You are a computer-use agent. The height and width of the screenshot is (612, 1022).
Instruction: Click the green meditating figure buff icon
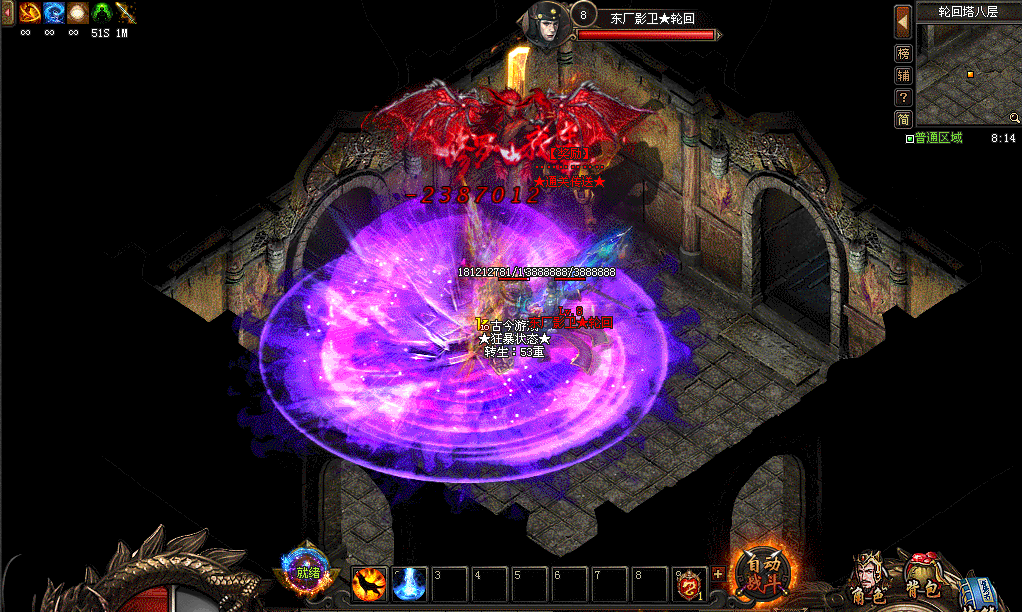click(x=102, y=13)
